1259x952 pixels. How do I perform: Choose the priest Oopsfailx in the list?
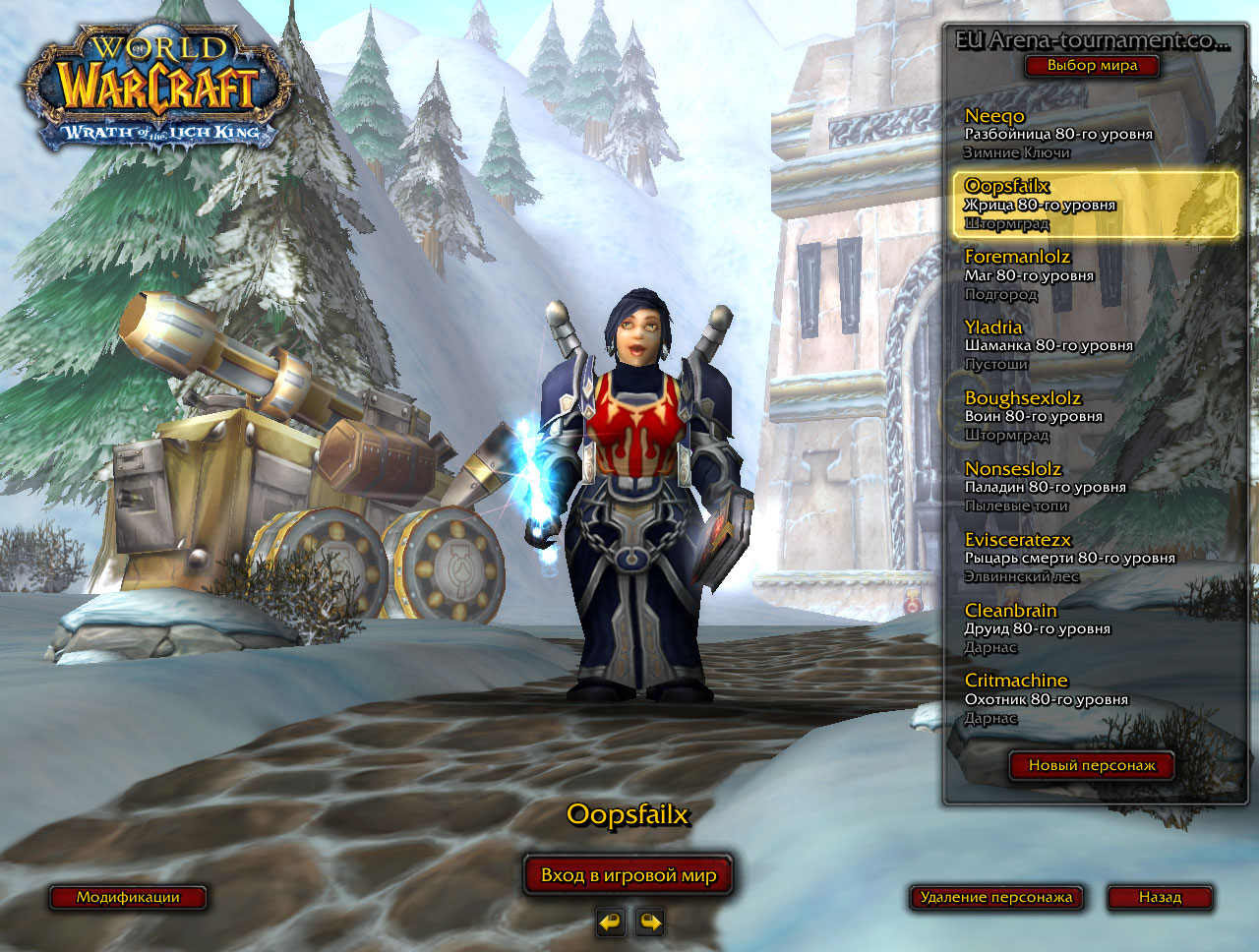(x=1094, y=205)
